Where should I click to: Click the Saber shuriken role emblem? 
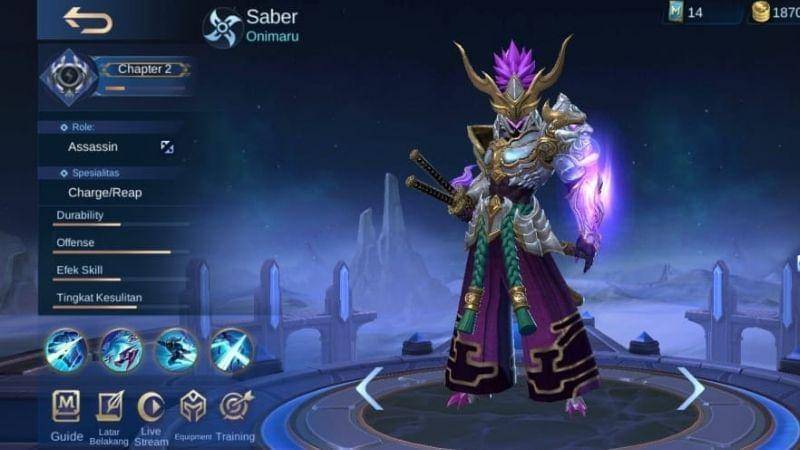[x=222, y=28]
